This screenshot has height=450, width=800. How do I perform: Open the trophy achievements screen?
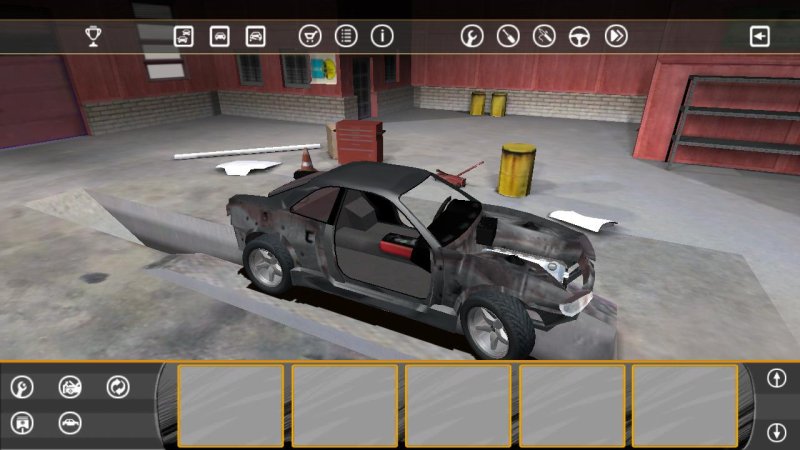coord(93,37)
